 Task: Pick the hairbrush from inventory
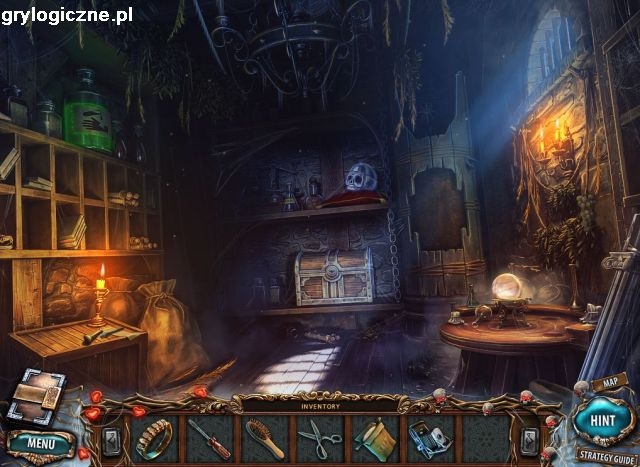(x=265, y=437)
